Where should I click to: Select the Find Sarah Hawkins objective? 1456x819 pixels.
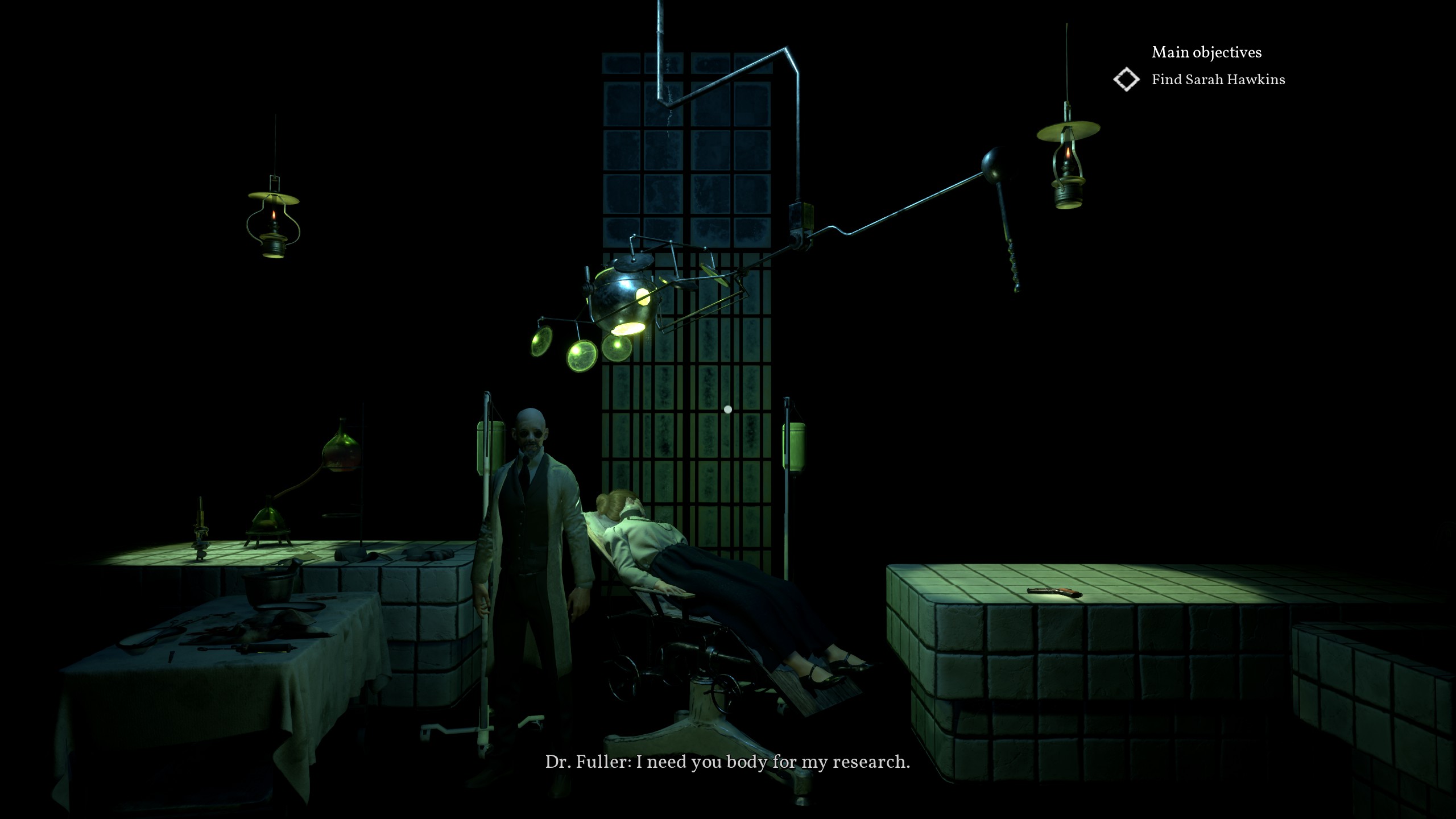[1218, 80]
